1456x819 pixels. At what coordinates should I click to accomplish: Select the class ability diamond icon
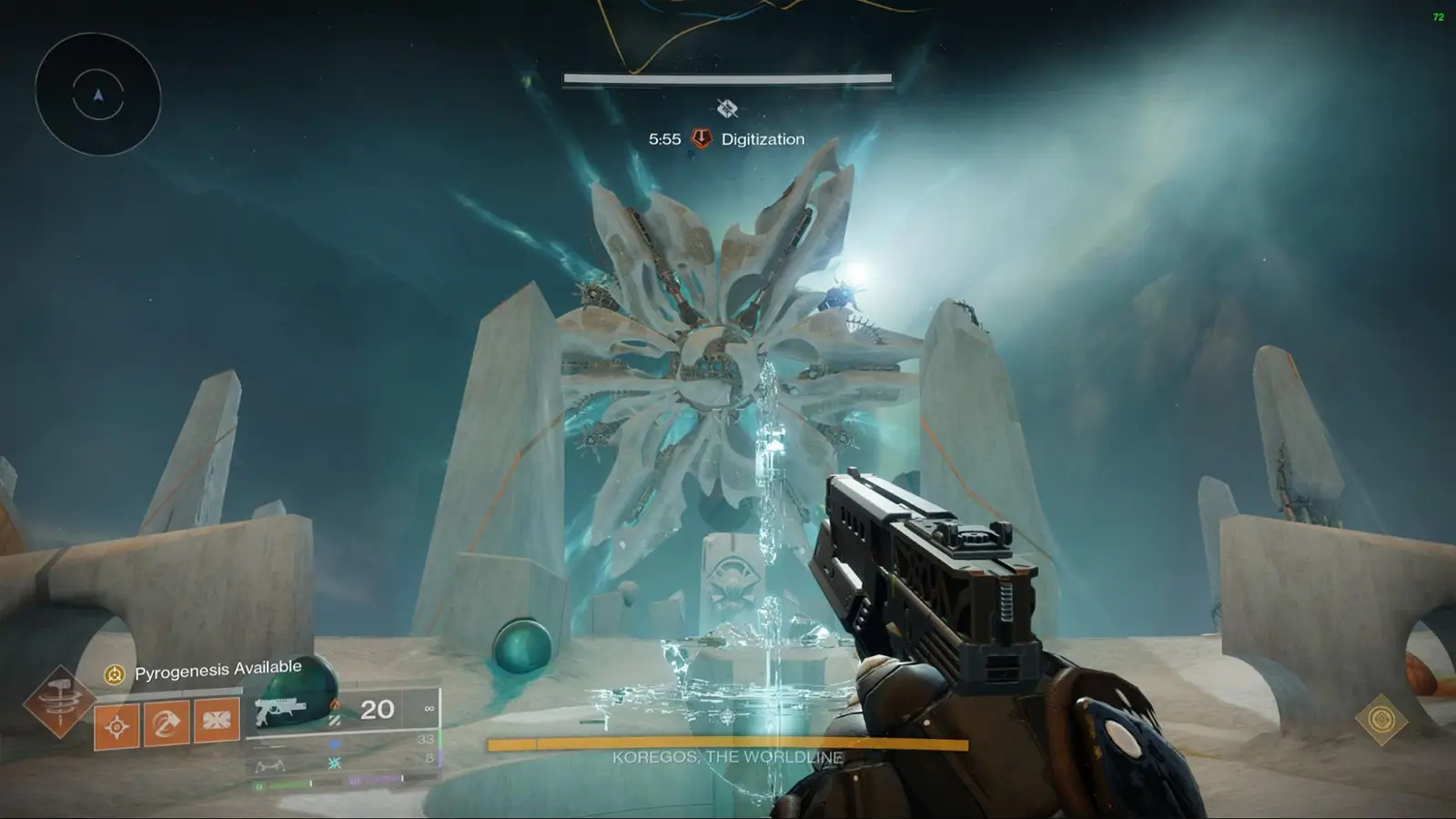point(216,721)
